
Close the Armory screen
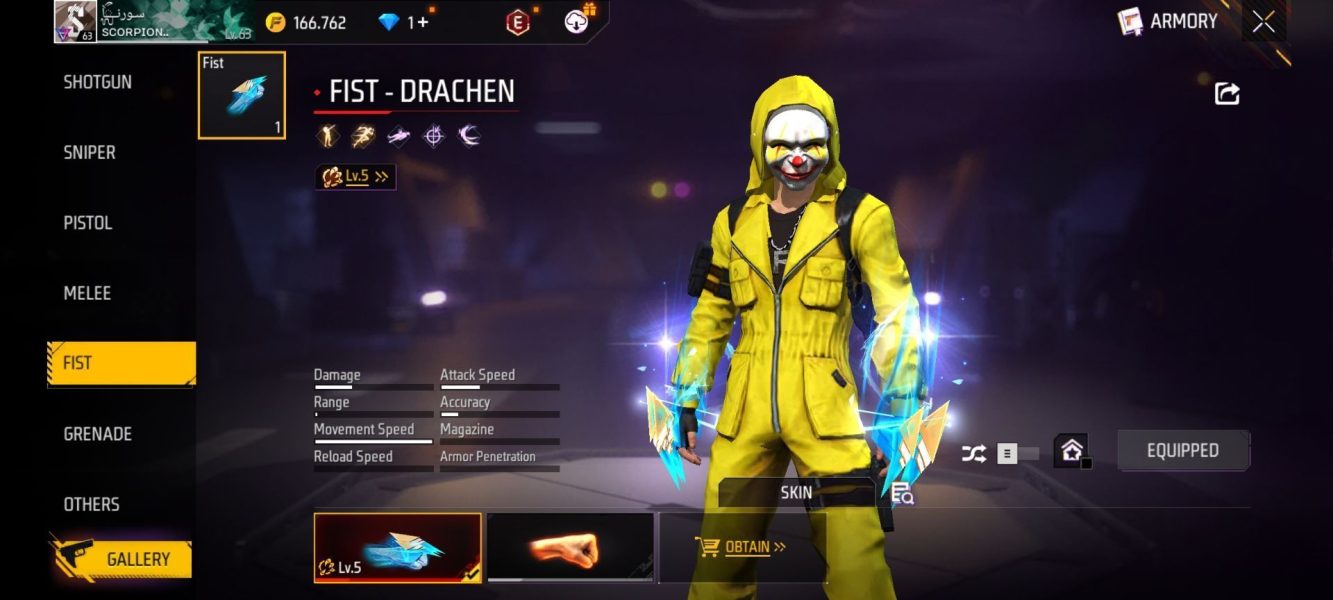(1264, 22)
